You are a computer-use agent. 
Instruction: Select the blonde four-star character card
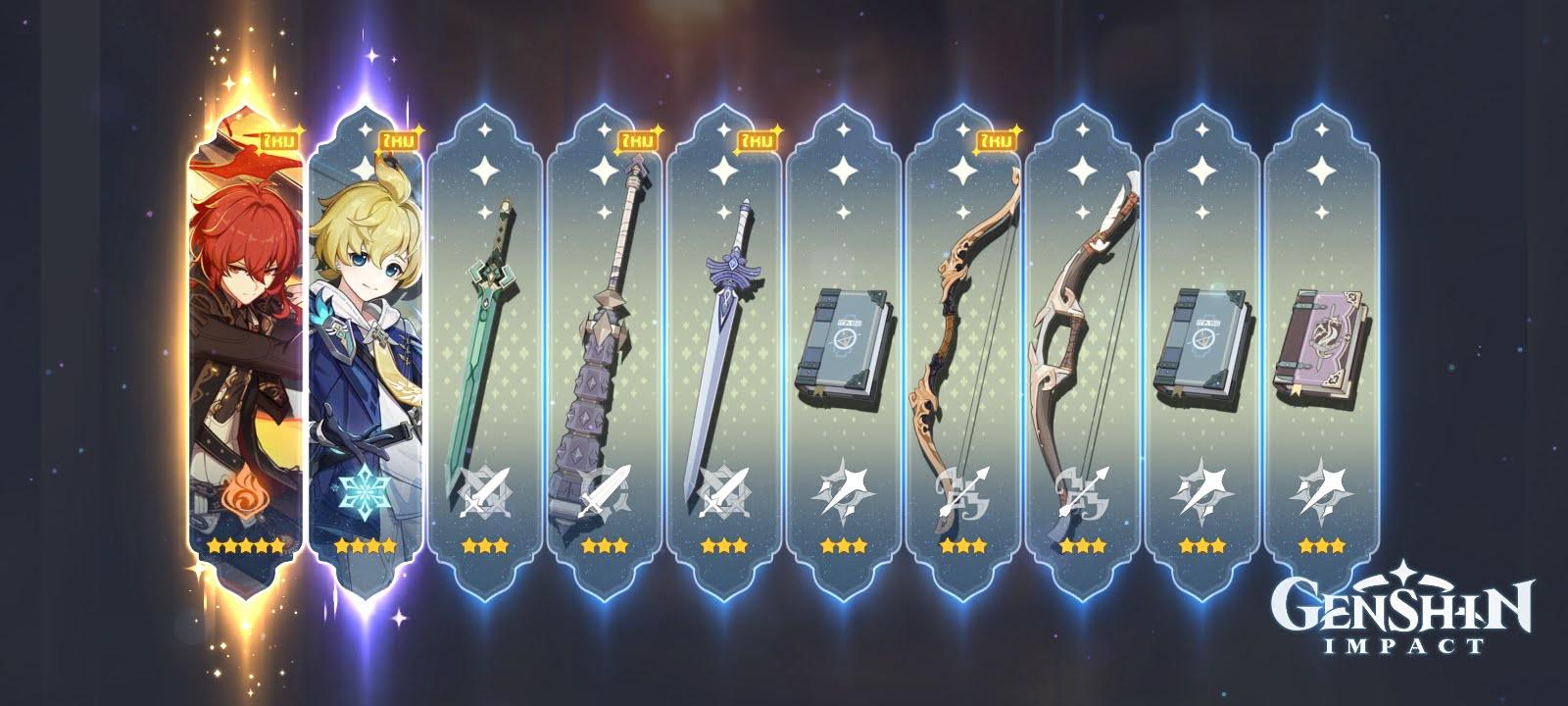367,343
